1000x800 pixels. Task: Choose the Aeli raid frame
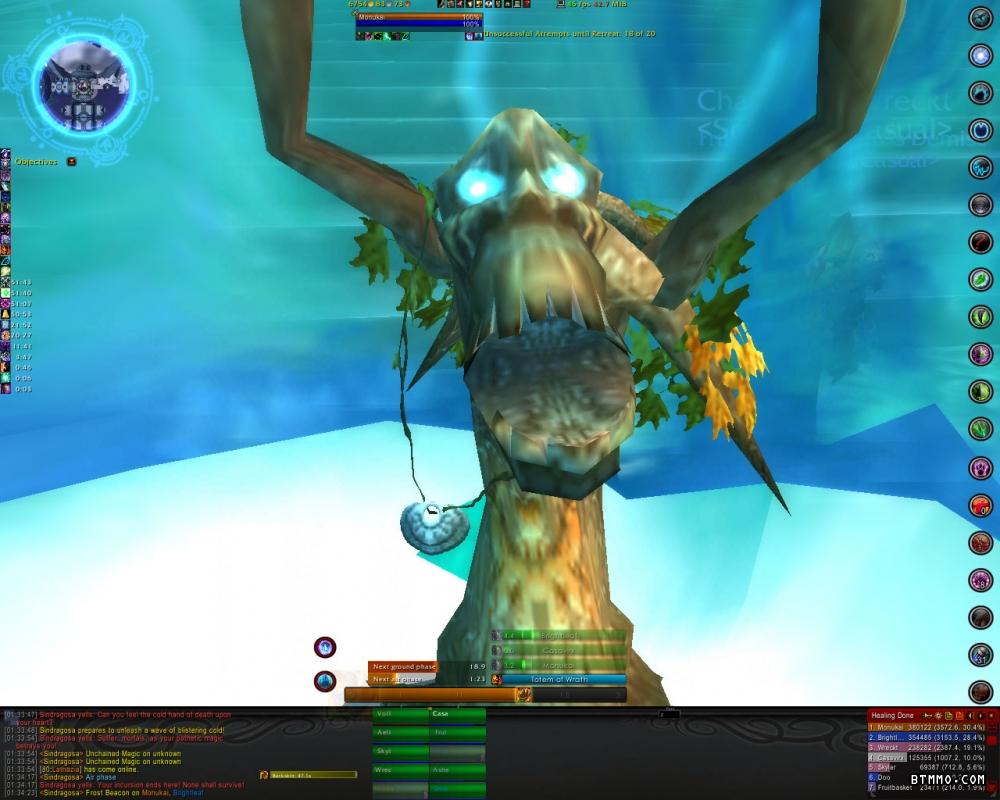coord(400,733)
